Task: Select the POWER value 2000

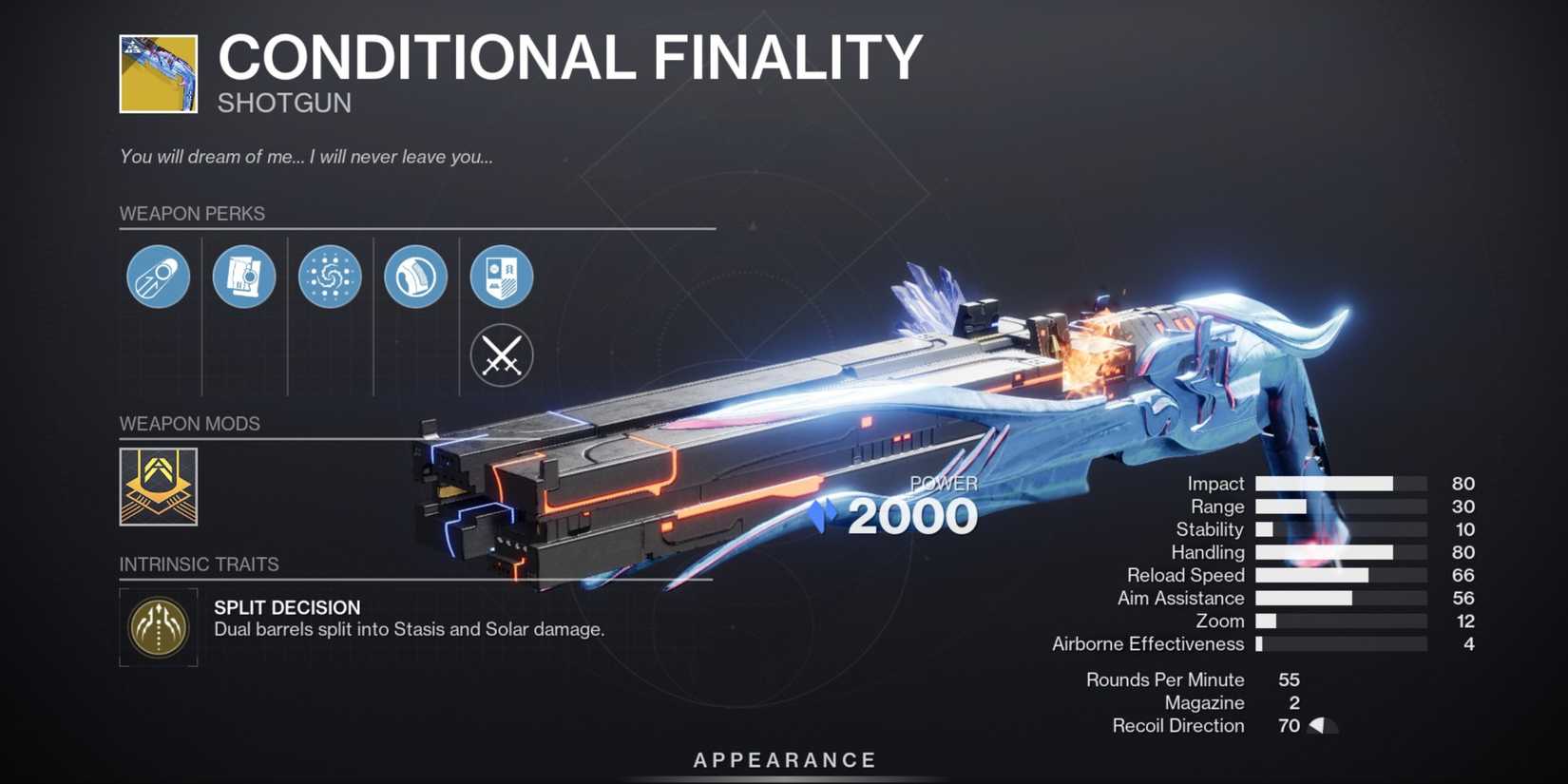Action: point(910,515)
